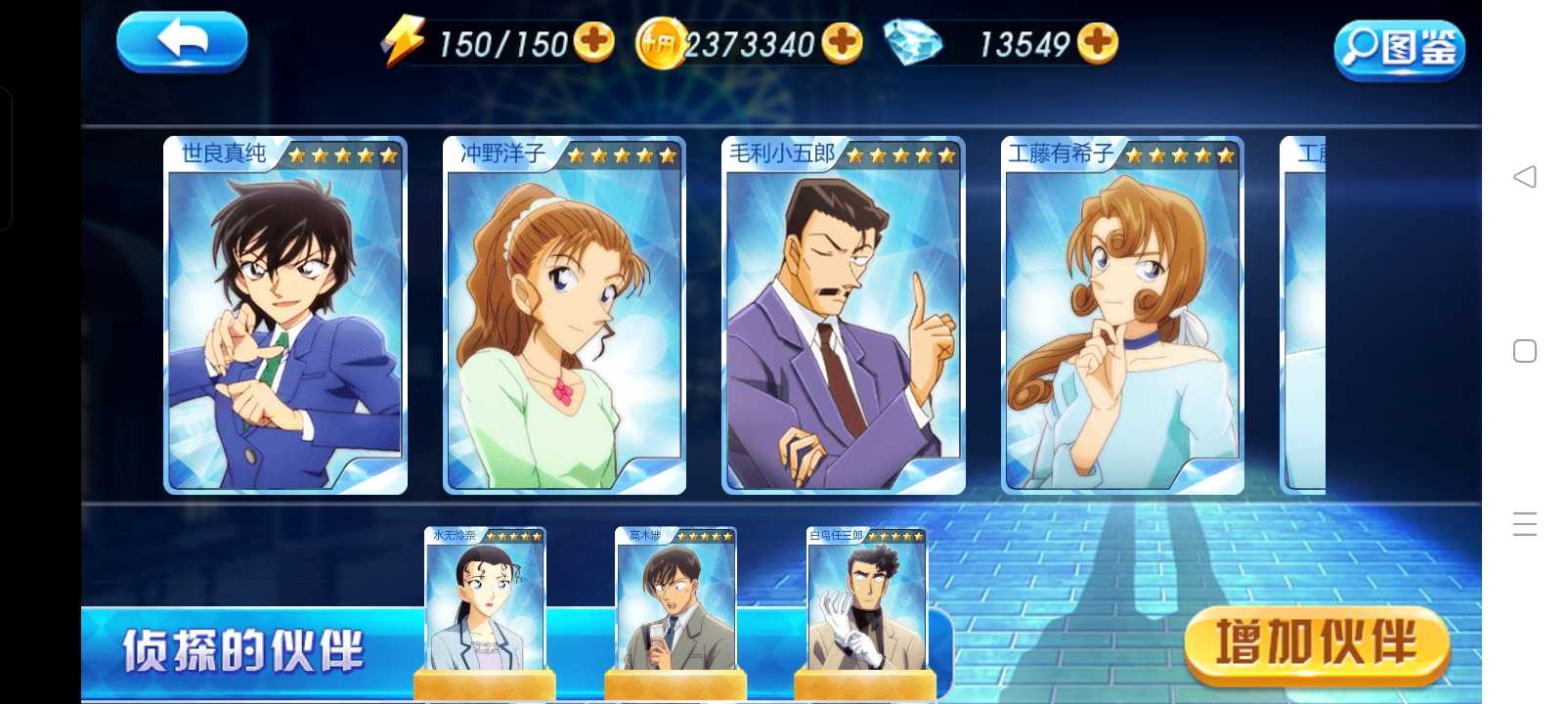Pick the 毛利小五郎 character card
The width and height of the screenshot is (1568, 704).
click(843, 316)
